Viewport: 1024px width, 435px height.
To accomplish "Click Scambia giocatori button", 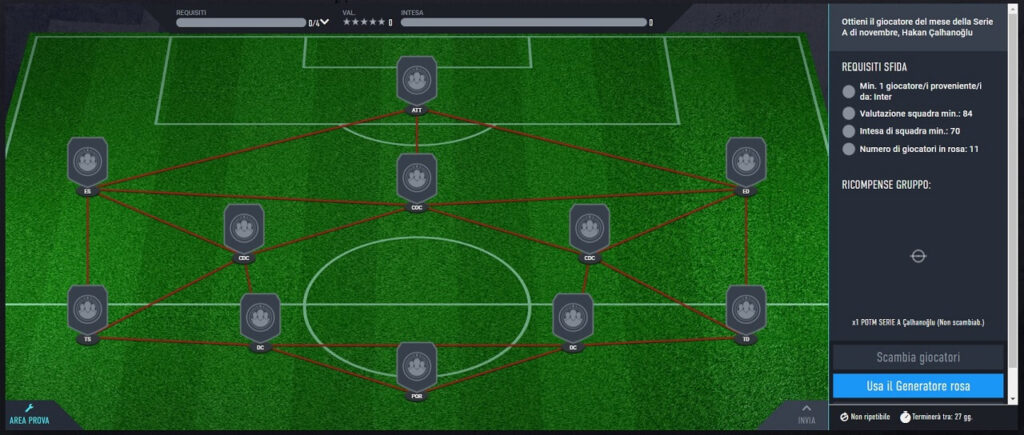I will point(918,357).
